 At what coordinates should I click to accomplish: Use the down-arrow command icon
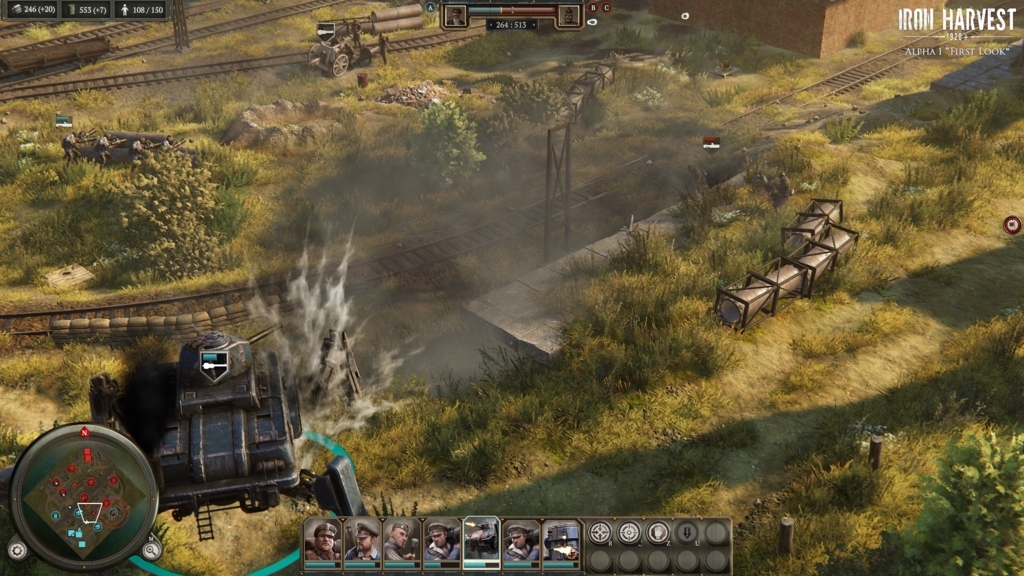tap(687, 532)
